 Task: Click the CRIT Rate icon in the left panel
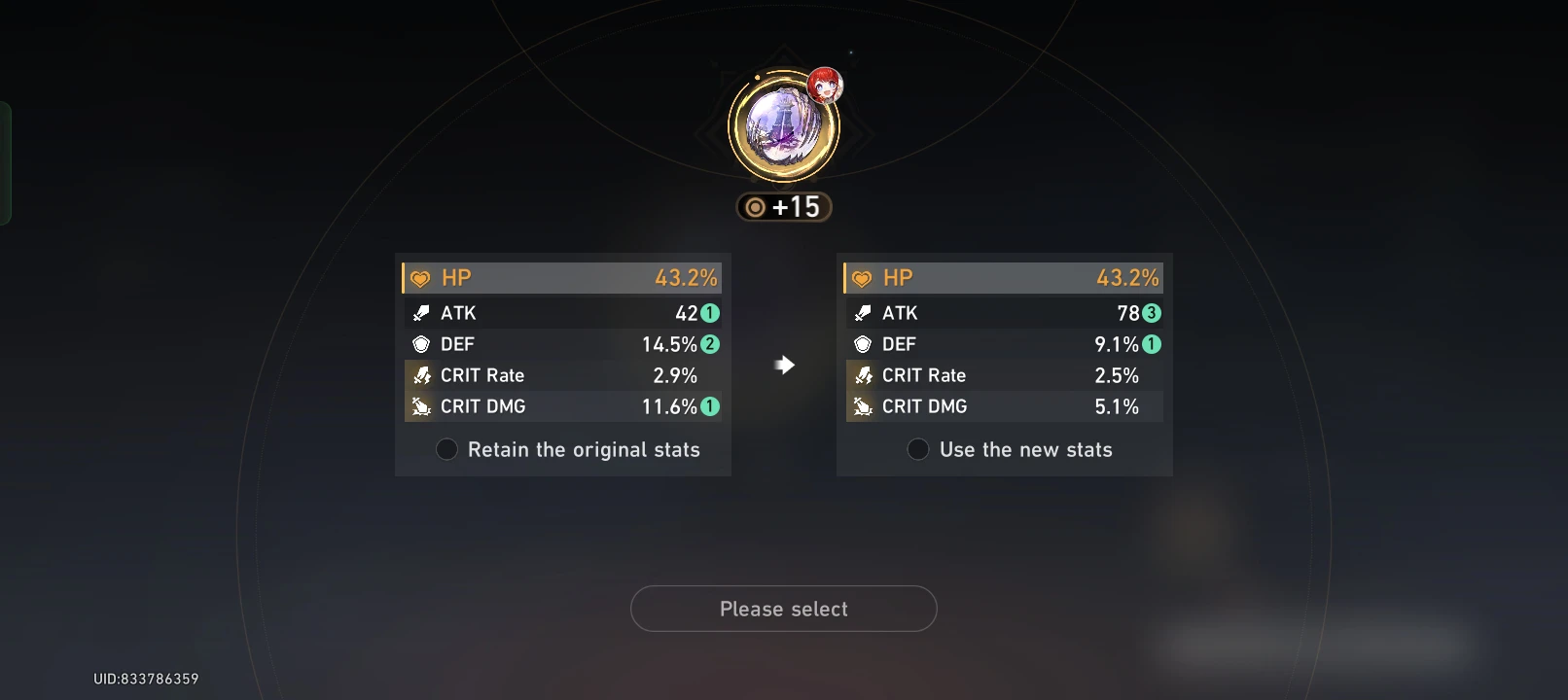click(x=419, y=375)
